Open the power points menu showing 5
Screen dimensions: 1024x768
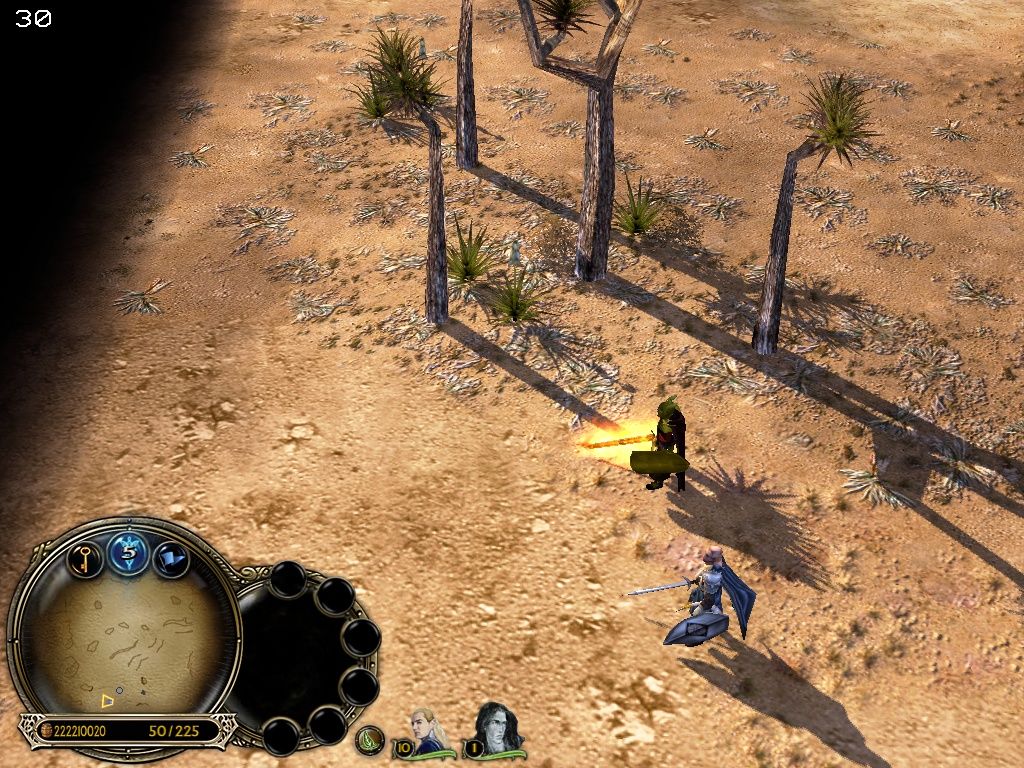point(129,553)
